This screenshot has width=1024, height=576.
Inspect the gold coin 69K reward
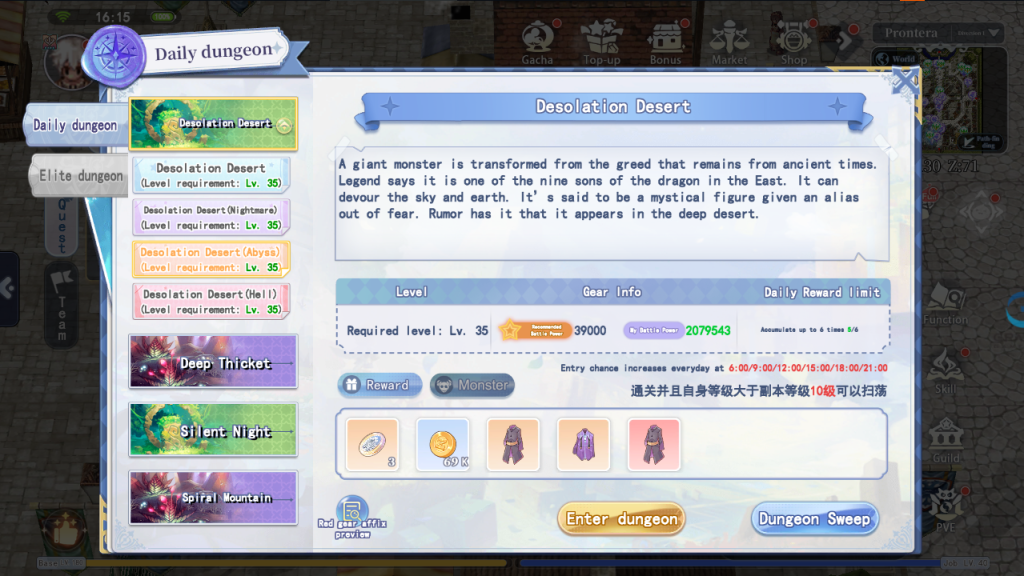pos(442,443)
